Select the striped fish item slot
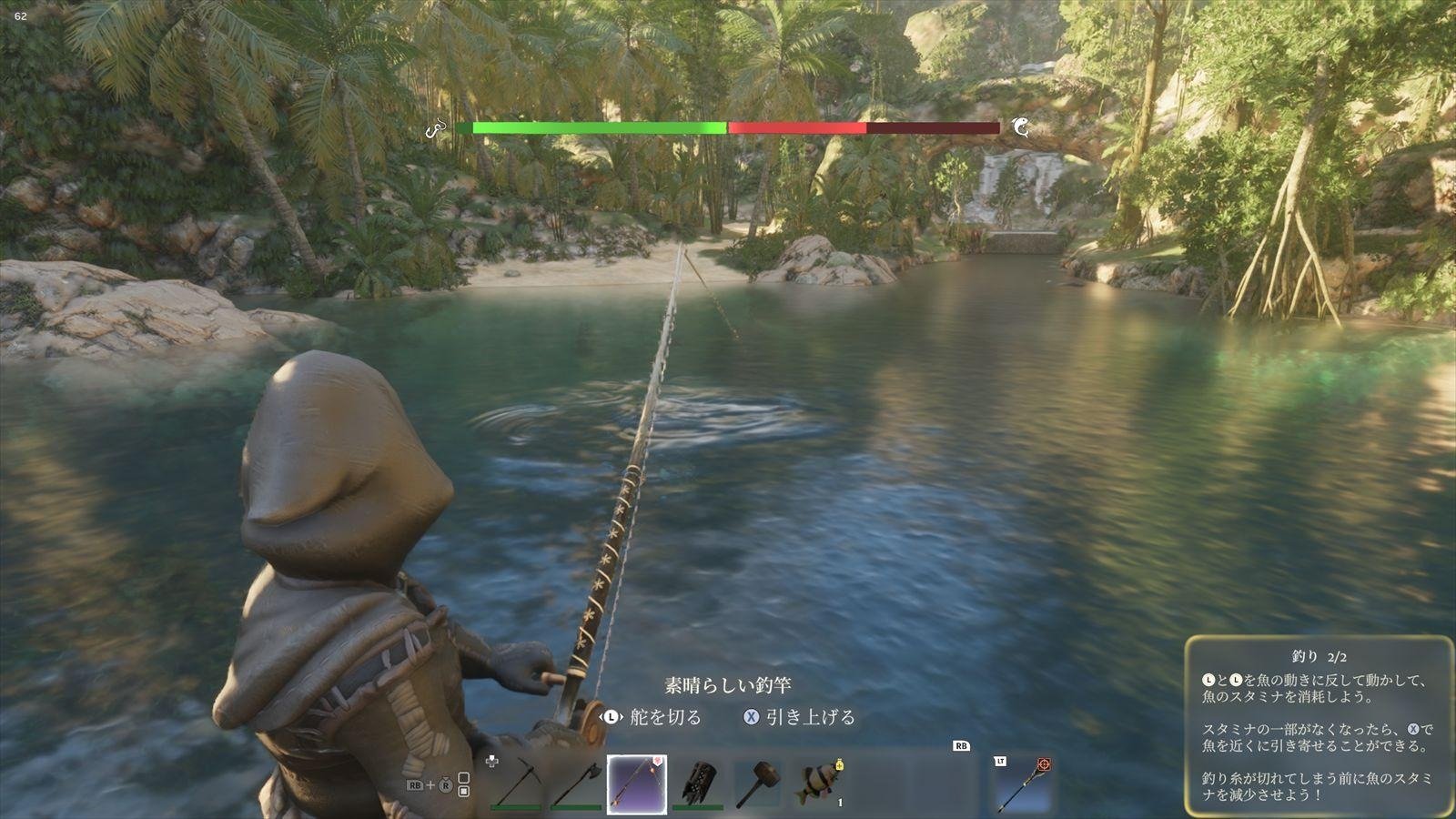Screen dimensions: 1456x819 (819, 782)
